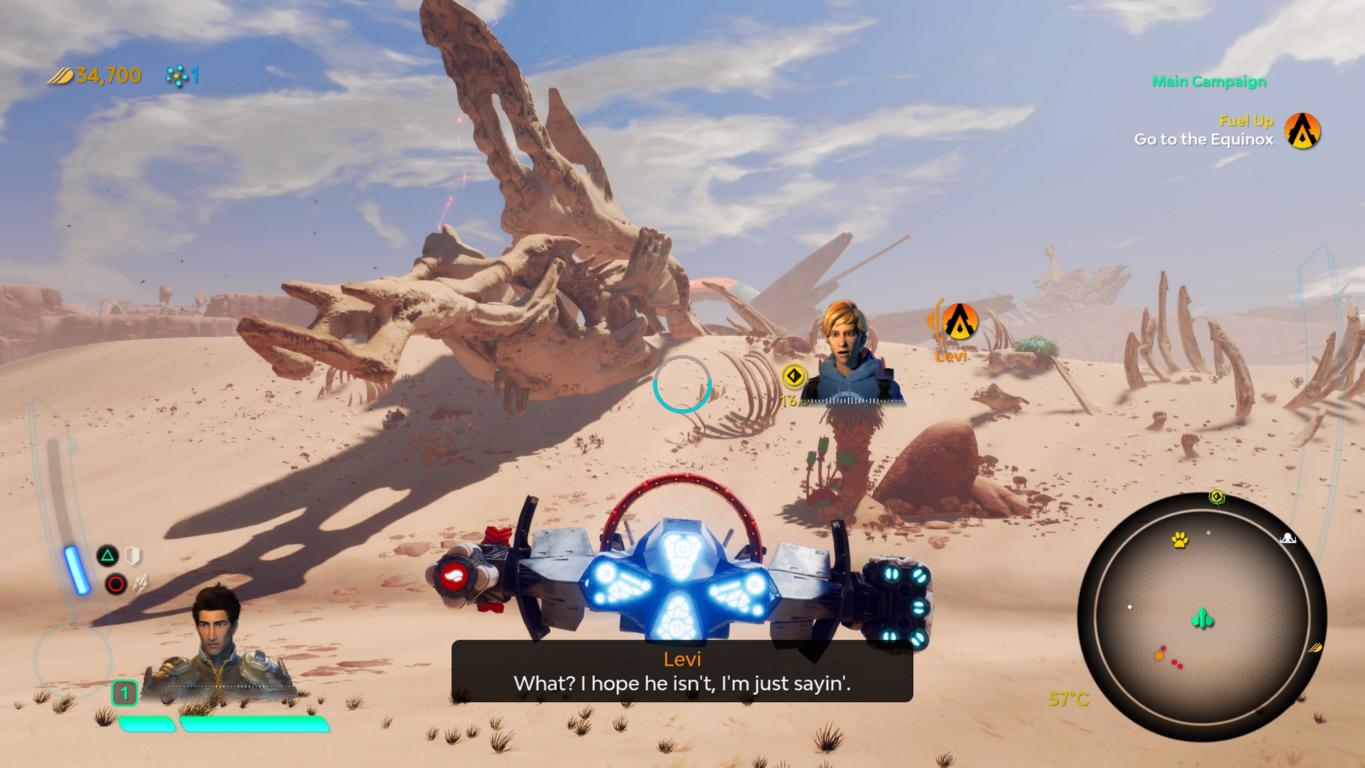Click Levi's speaker portrait
Screen dimensions: 1365x768
(852, 353)
